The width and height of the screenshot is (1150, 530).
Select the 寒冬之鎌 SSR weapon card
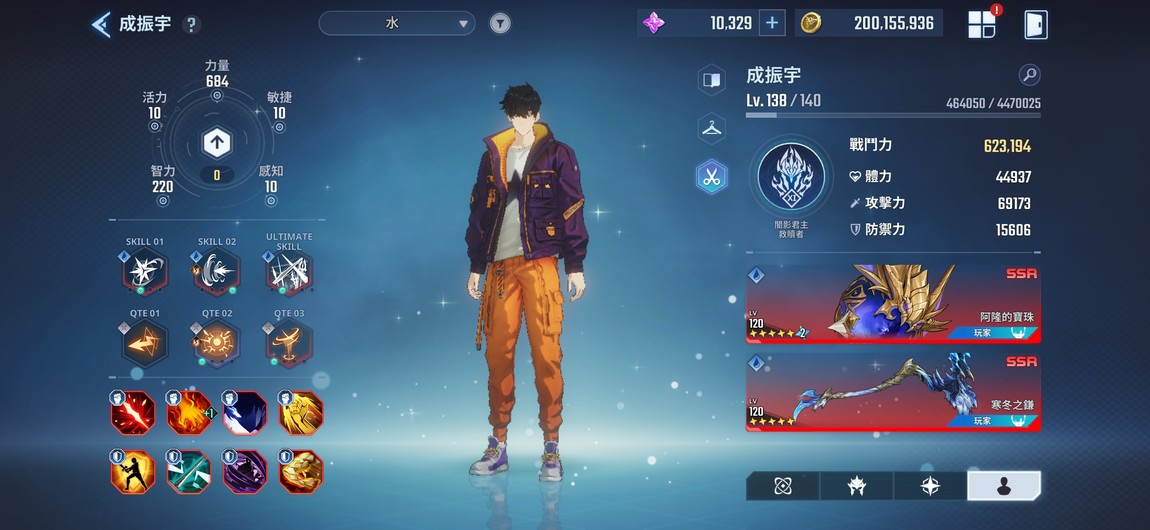893,391
